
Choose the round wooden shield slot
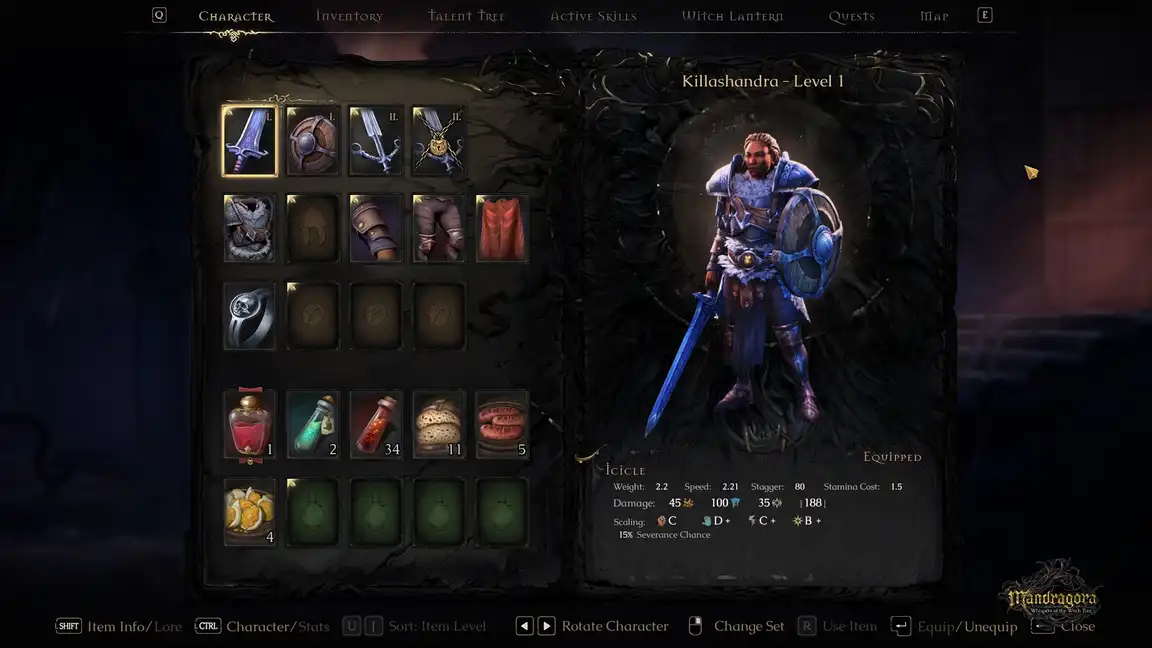[313, 141]
